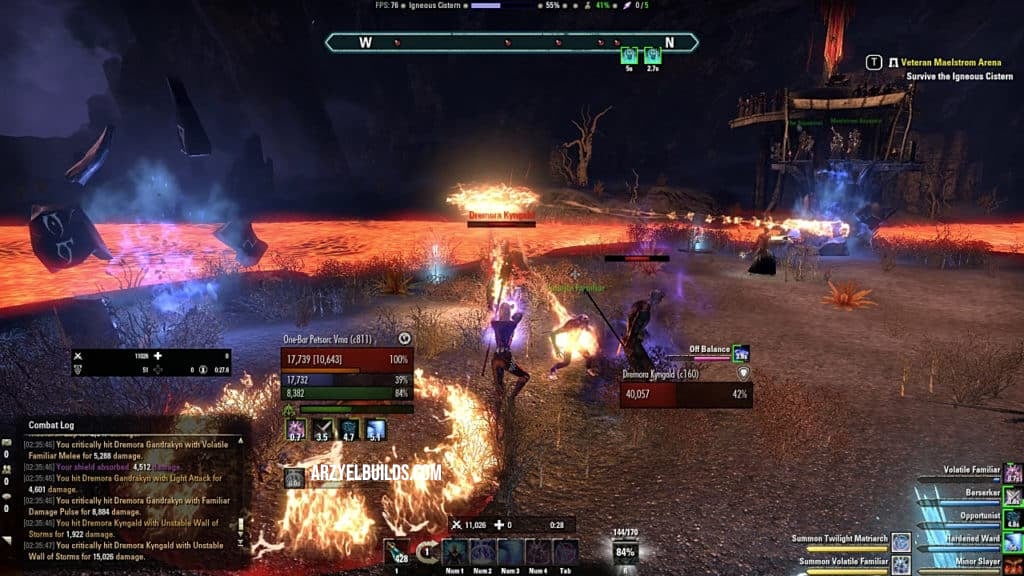Click the weapon swap arrow icon
The height and width of the screenshot is (576, 1024).
(428, 551)
